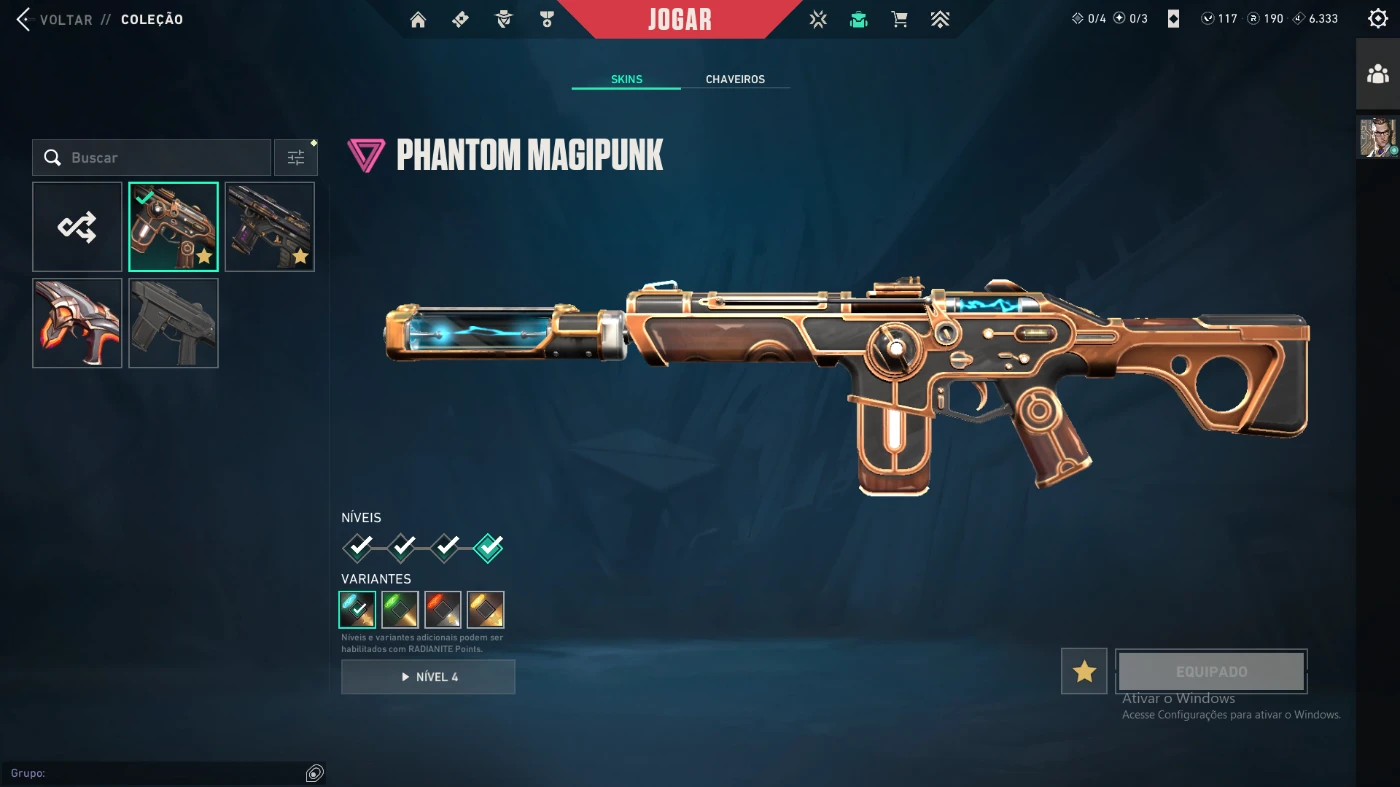Choose the orange variant swatch
This screenshot has height=787, width=1400.
[443, 609]
